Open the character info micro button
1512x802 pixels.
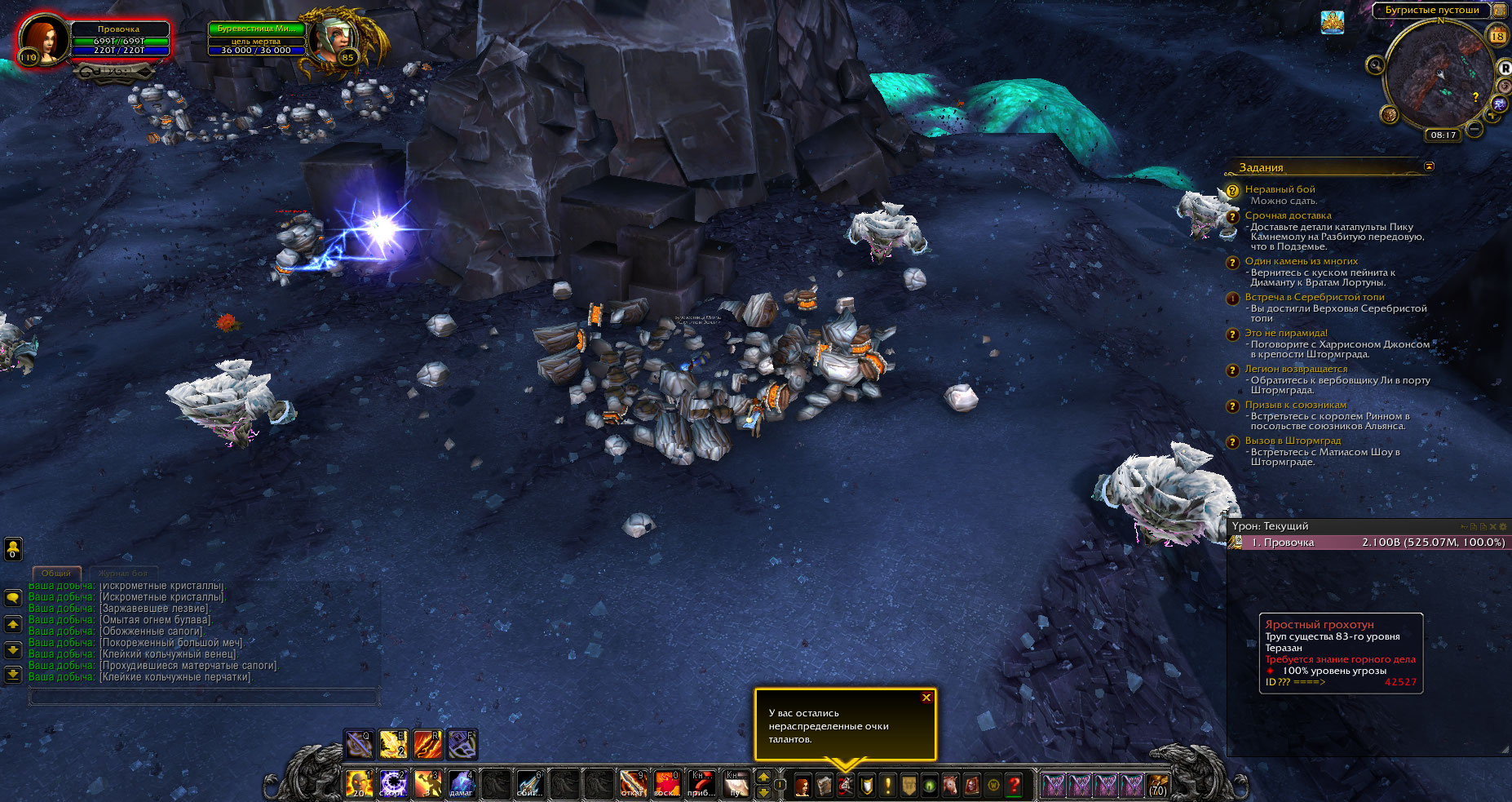point(803,785)
